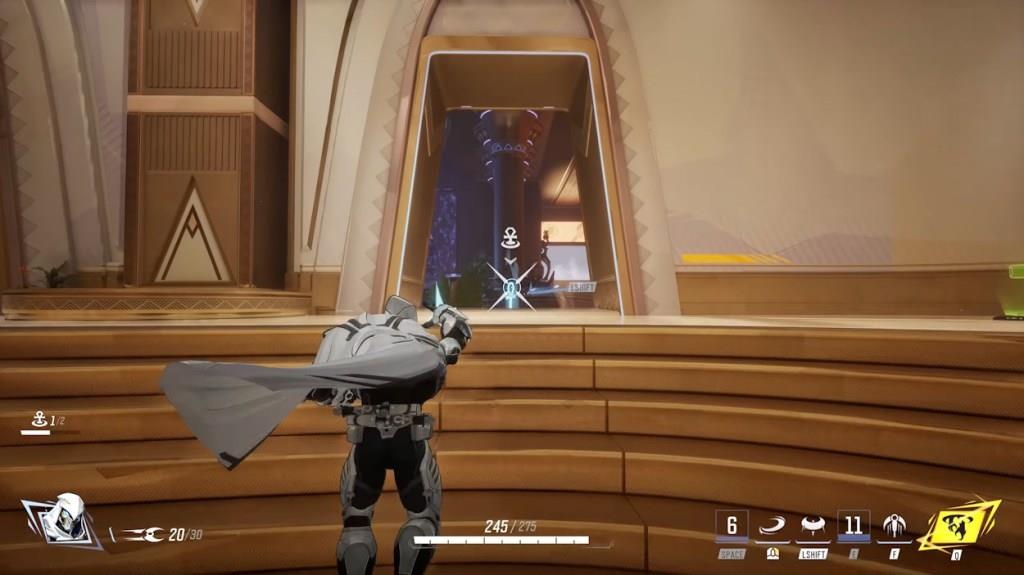
Task: Use the ankh ability above LSHIFT
Action: click(812, 526)
